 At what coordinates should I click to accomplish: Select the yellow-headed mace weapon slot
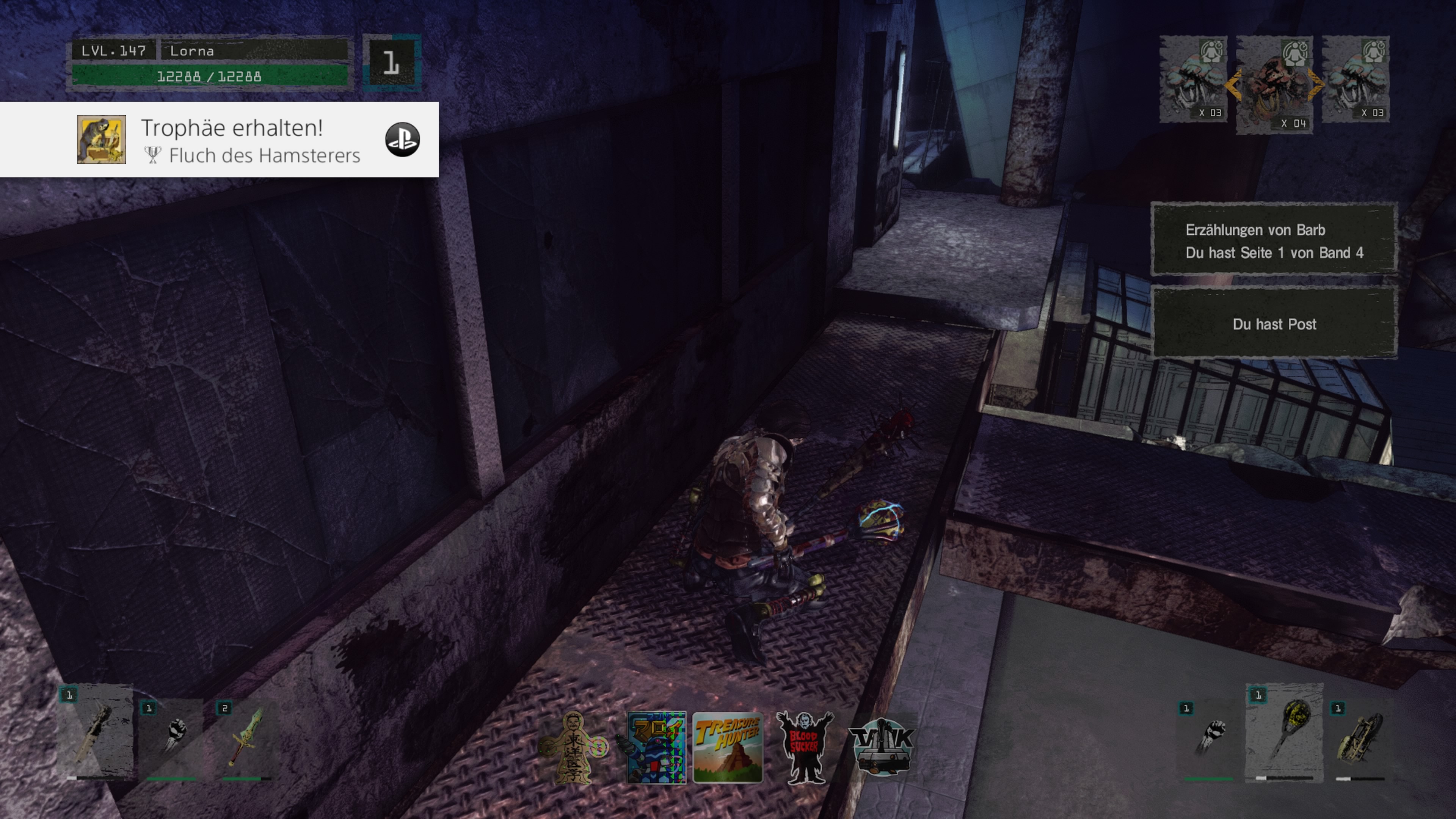click(1284, 733)
